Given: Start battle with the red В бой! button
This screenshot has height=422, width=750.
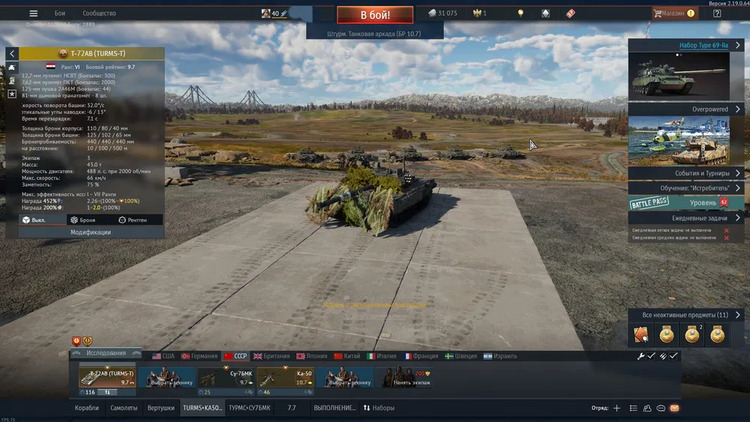Looking at the screenshot, I should click(x=374, y=15).
